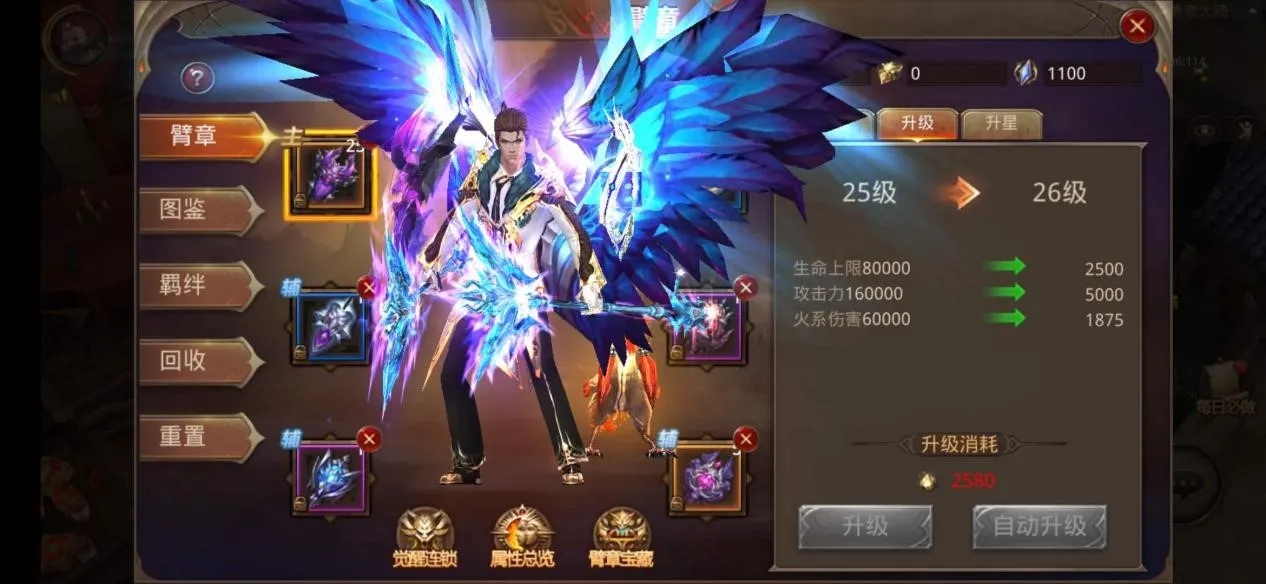Open the 羁绊 tab
This screenshot has height=584, width=1266.
click(198, 285)
